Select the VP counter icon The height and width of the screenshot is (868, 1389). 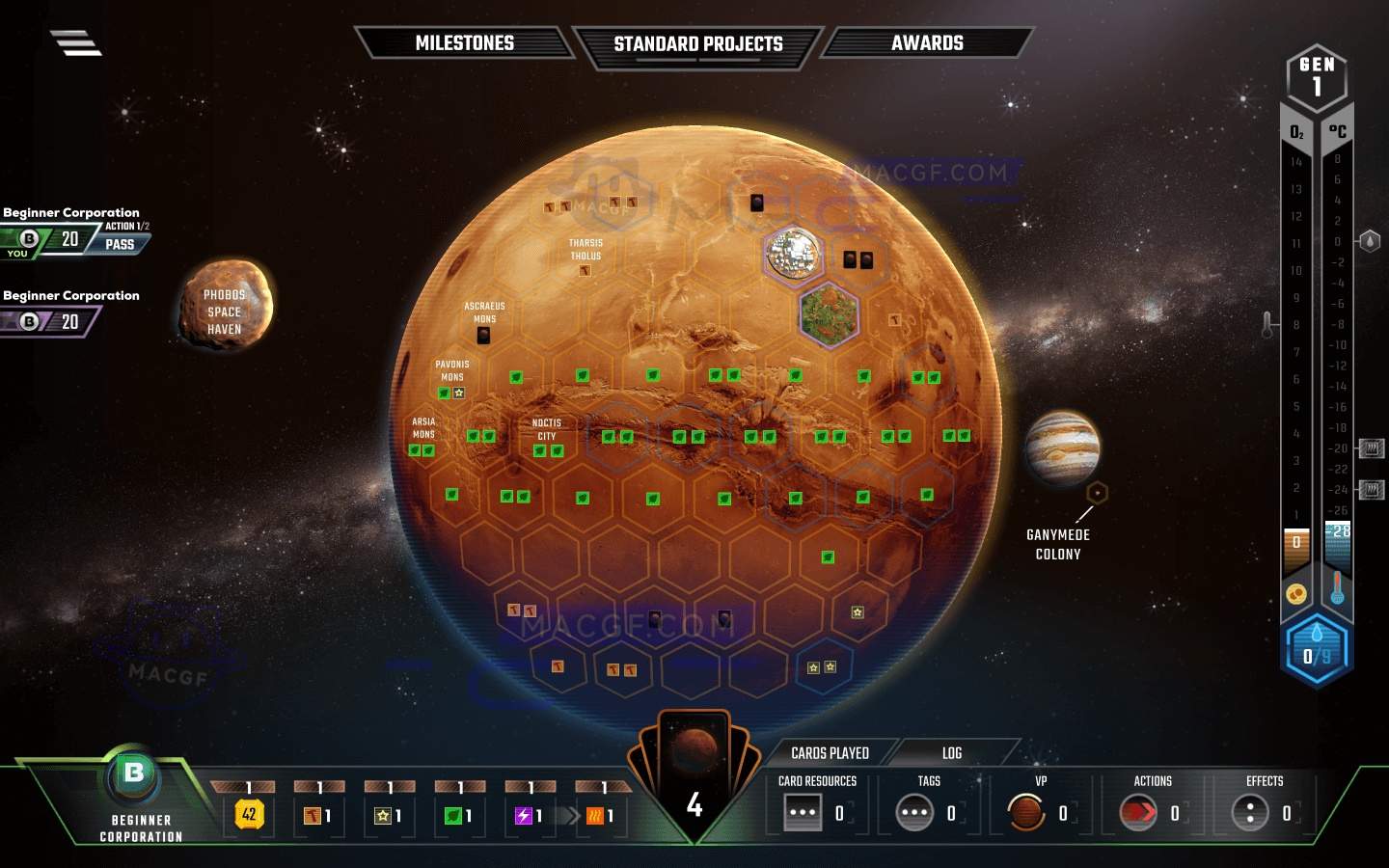tap(1028, 813)
